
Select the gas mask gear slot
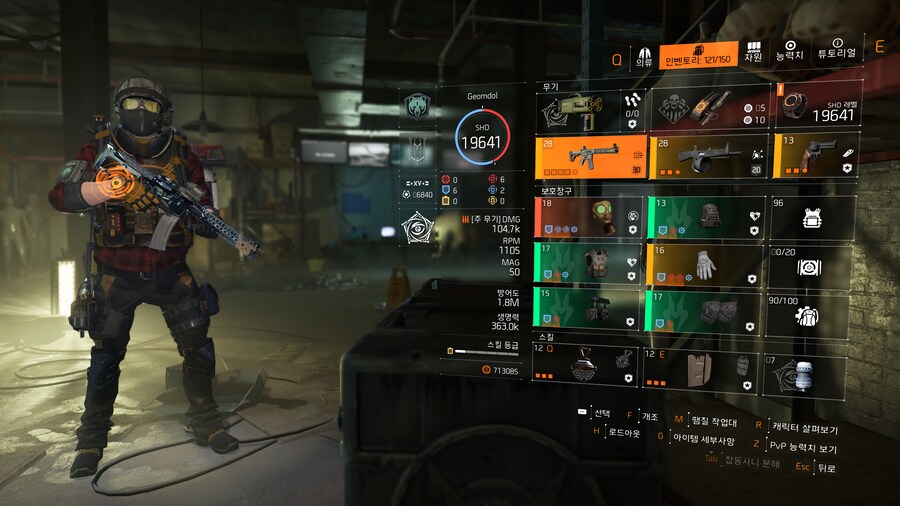[x=591, y=216]
